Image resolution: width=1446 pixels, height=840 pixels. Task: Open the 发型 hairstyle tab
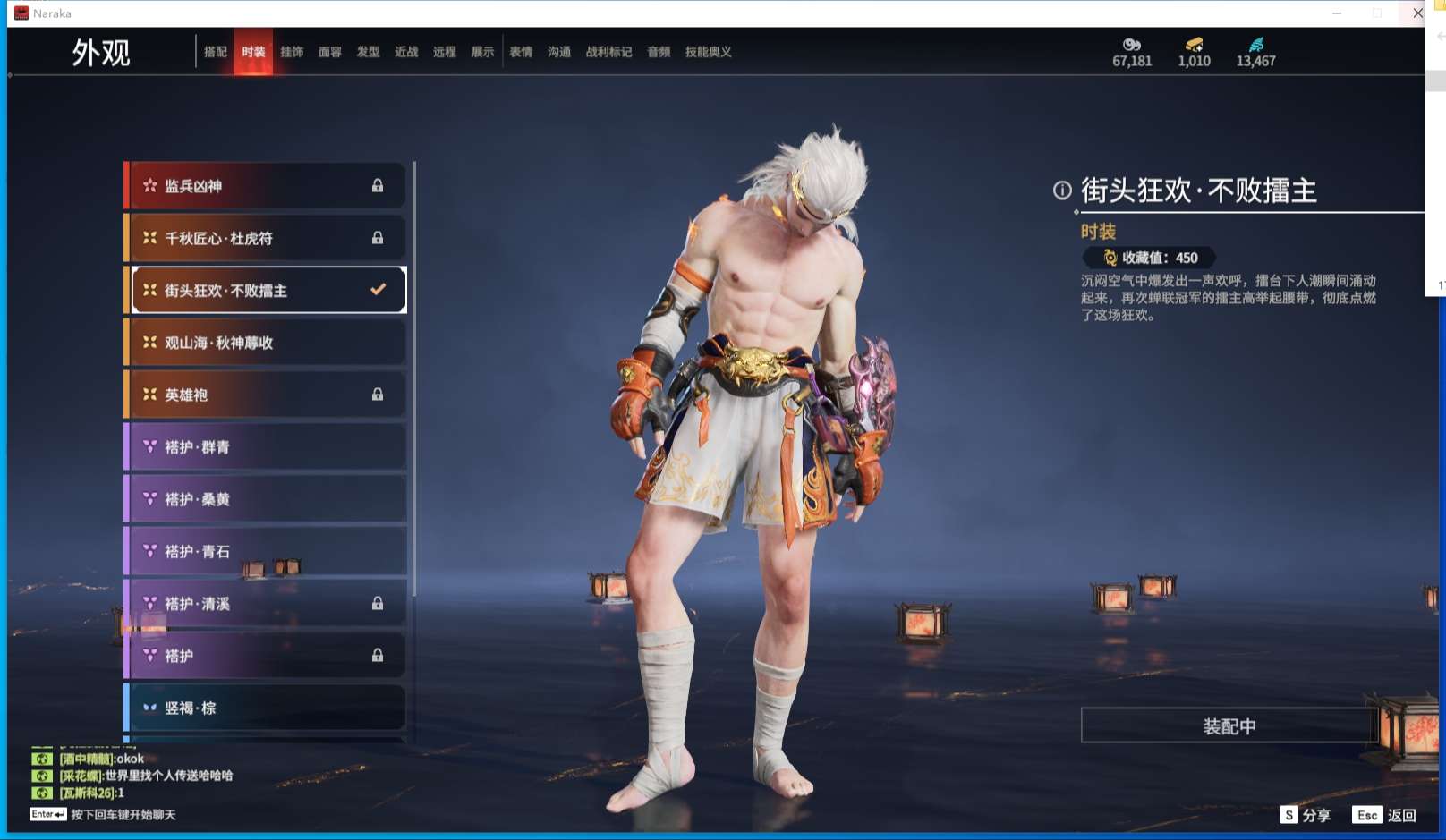click(368, 52)
